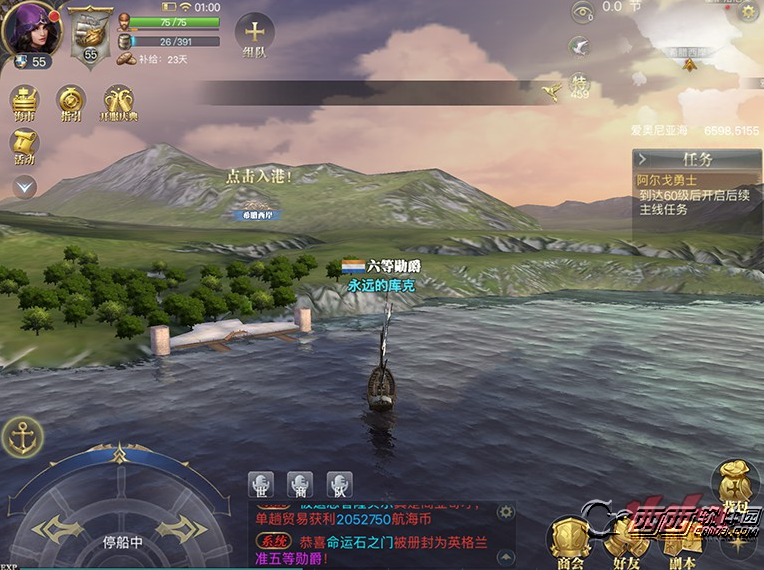Open the player portrait profile
This screenshot has height=570, width=764.
(33, 30)
